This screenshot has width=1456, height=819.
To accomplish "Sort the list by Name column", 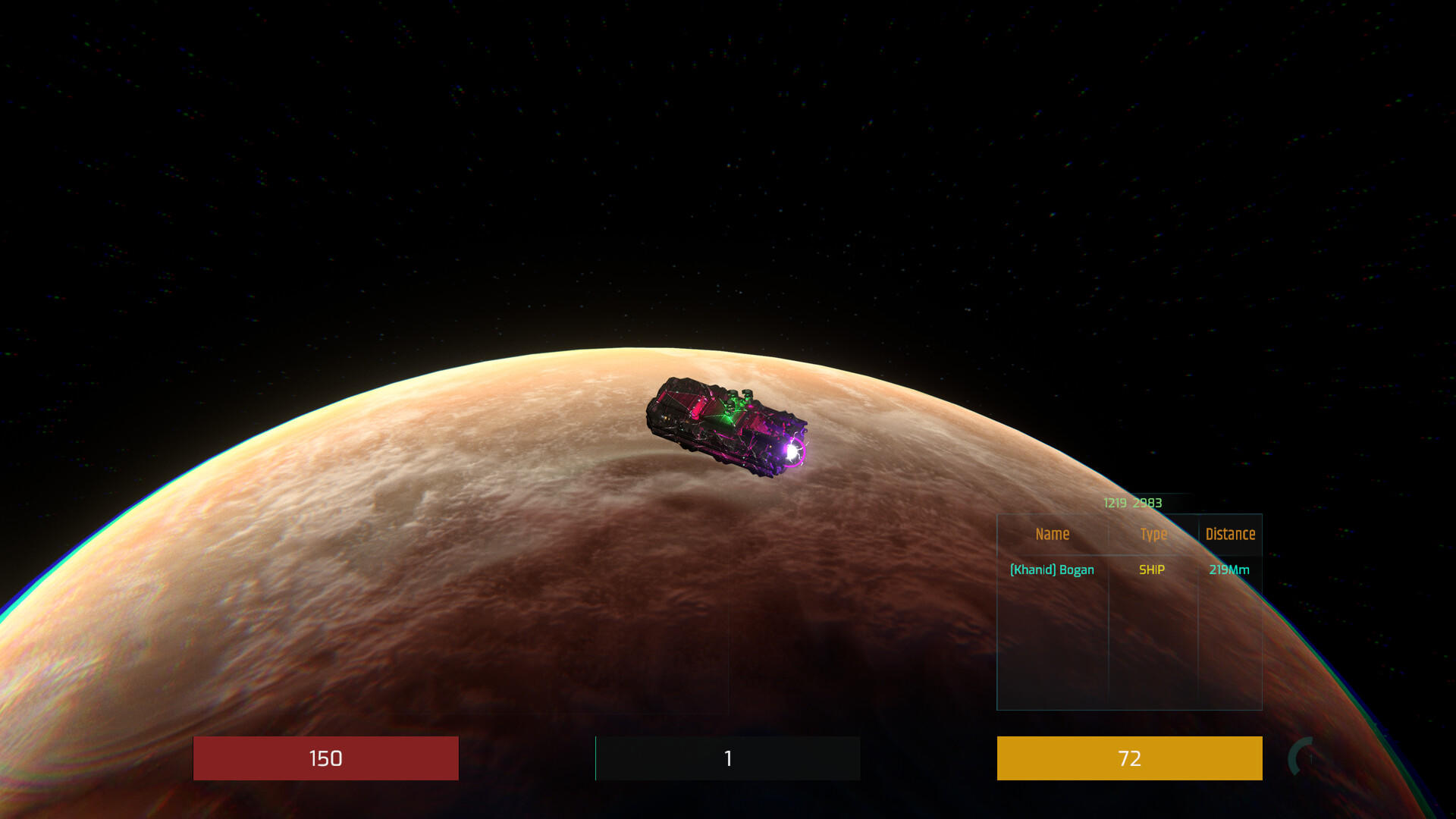I will (1052, 534).
